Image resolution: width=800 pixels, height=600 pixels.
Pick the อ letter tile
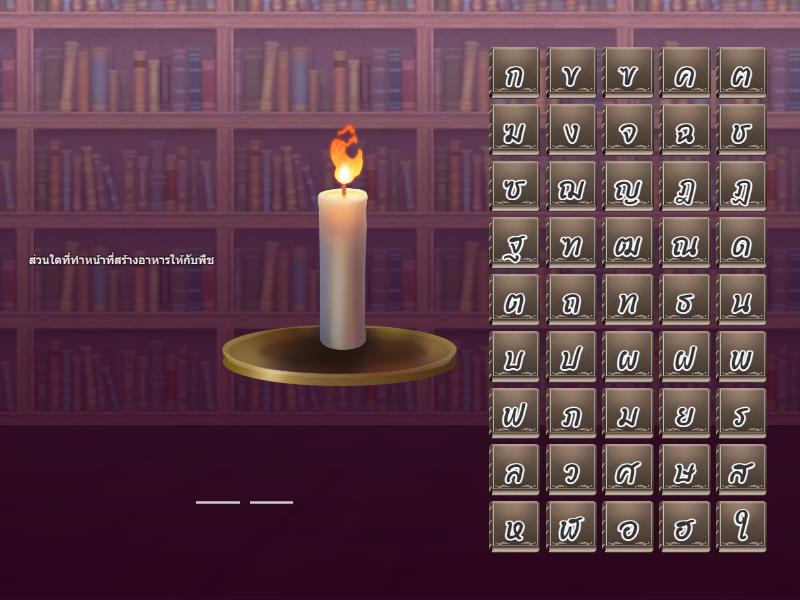628,526
